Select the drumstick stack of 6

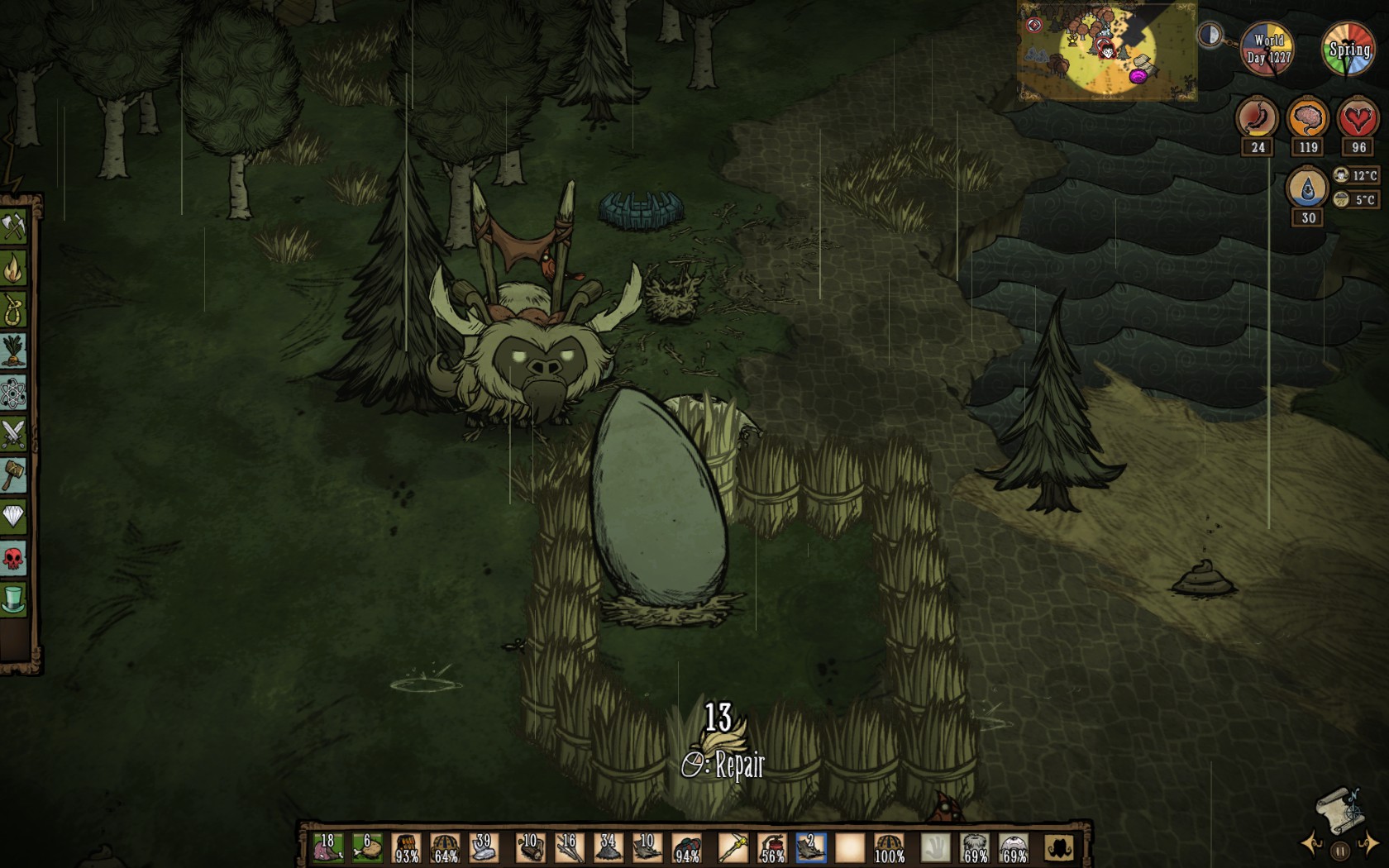click(366, 848)
